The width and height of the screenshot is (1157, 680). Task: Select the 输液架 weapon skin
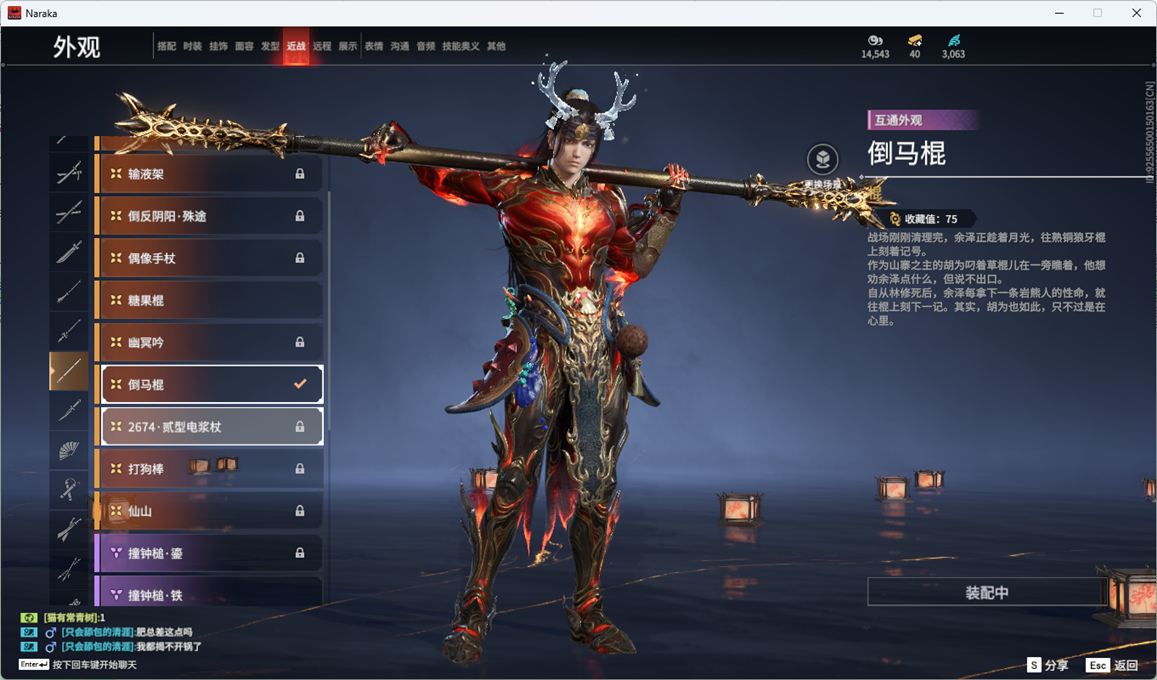tap(208, 174)
